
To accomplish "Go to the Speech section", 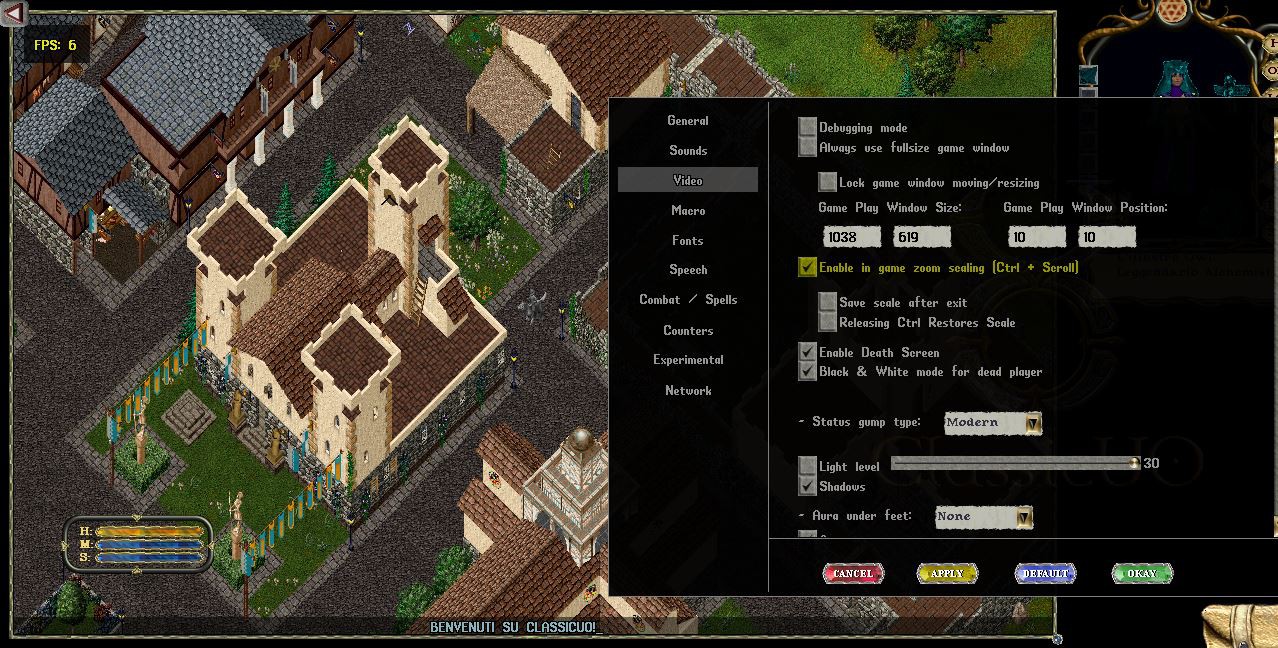I will pyautogui.click(x=688, y=270).
